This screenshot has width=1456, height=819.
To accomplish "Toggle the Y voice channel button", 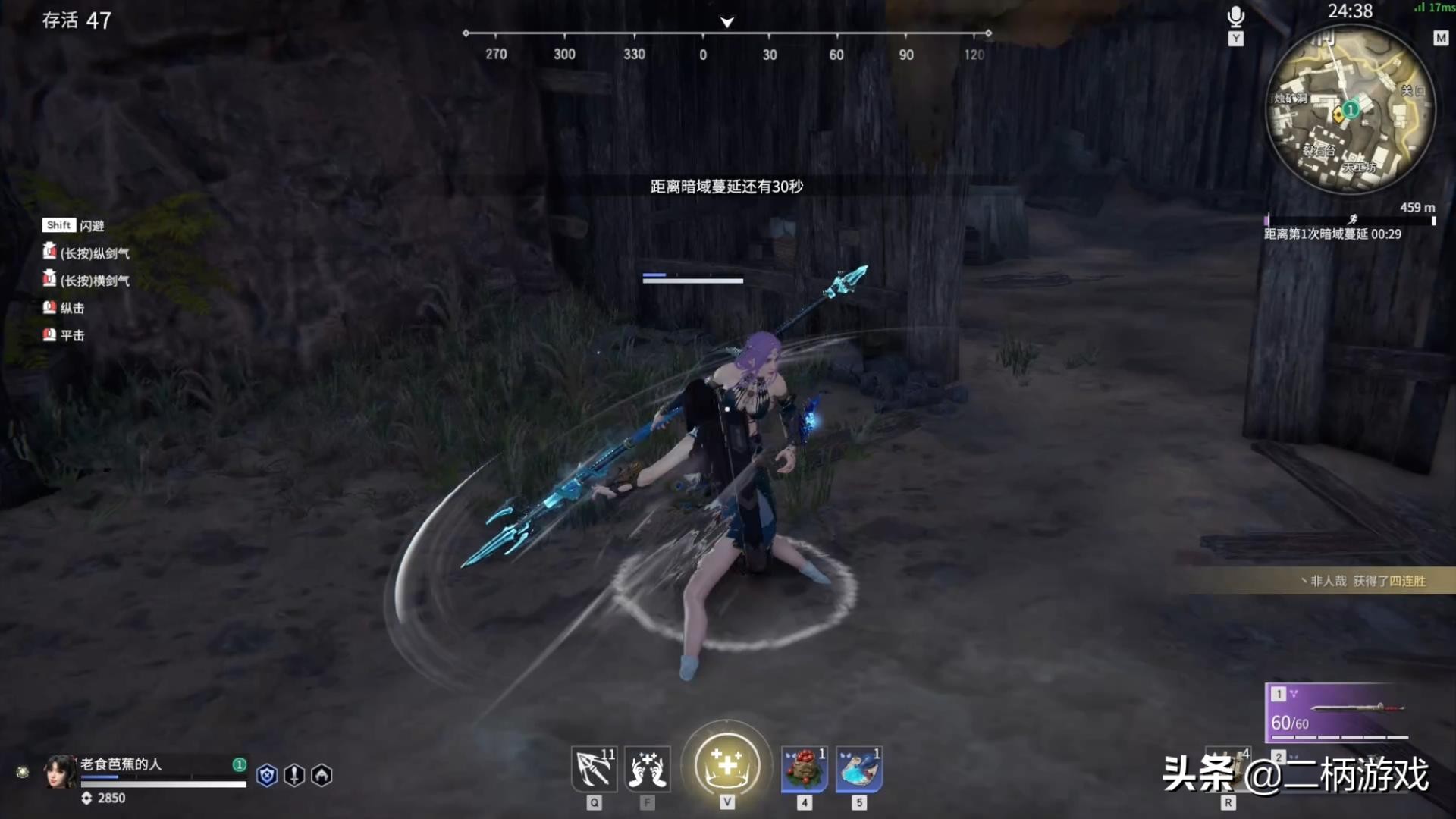I will click(x=1237, y=38).
